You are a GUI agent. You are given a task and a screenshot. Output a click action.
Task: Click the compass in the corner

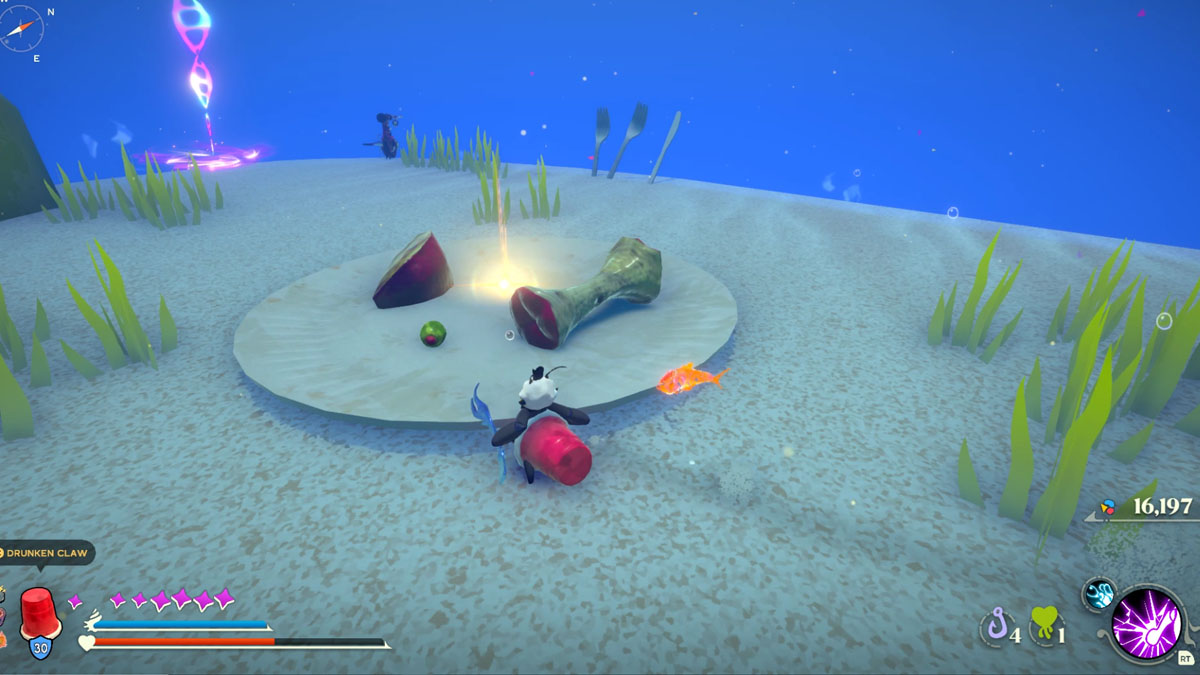[22, 29]
